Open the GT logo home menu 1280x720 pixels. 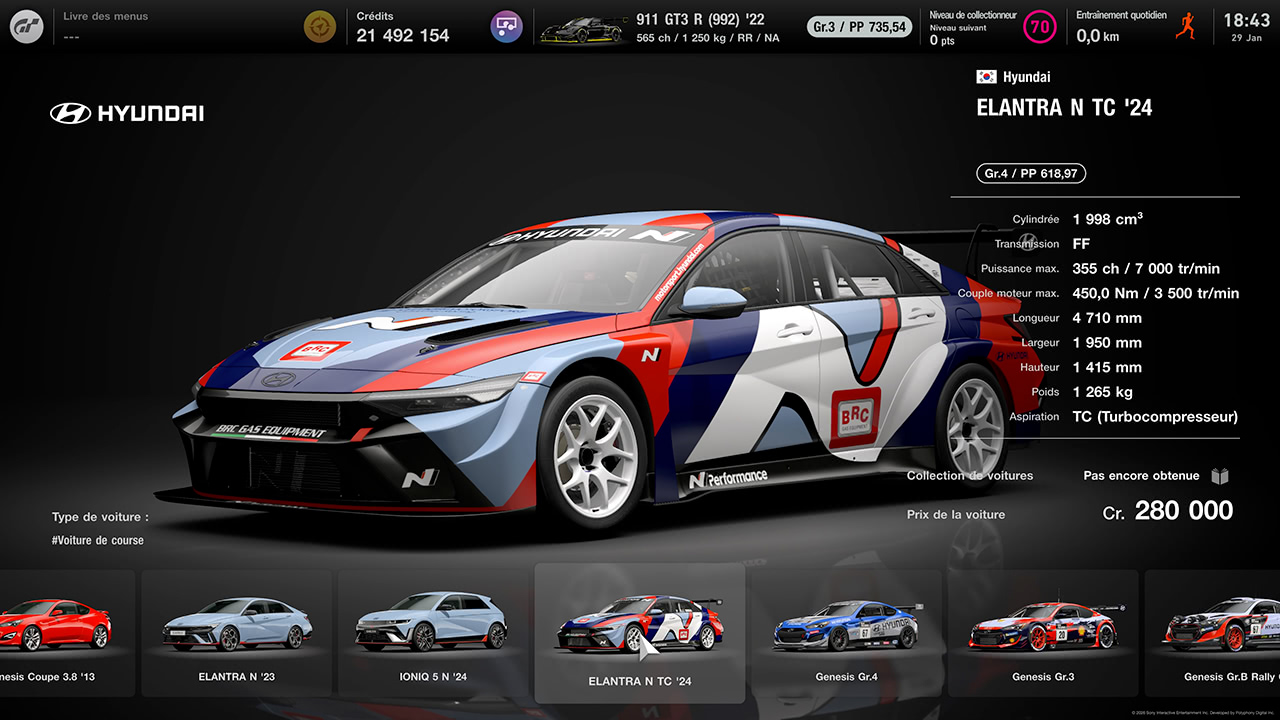point(25,25)
